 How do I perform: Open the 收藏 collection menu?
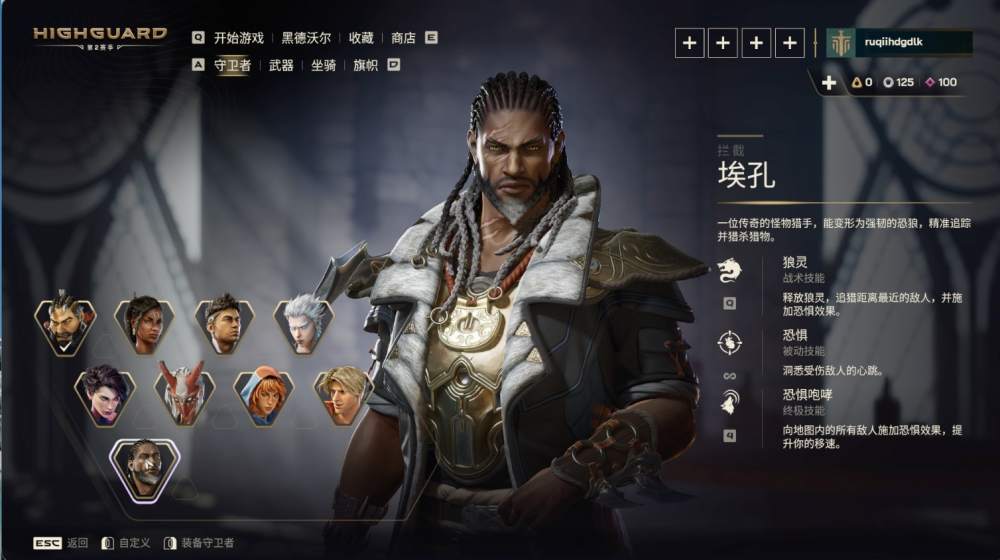(361, 38)
